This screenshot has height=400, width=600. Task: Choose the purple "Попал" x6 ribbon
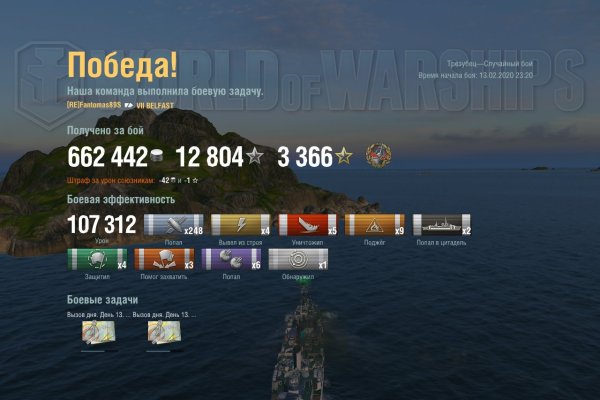point(231,259)
